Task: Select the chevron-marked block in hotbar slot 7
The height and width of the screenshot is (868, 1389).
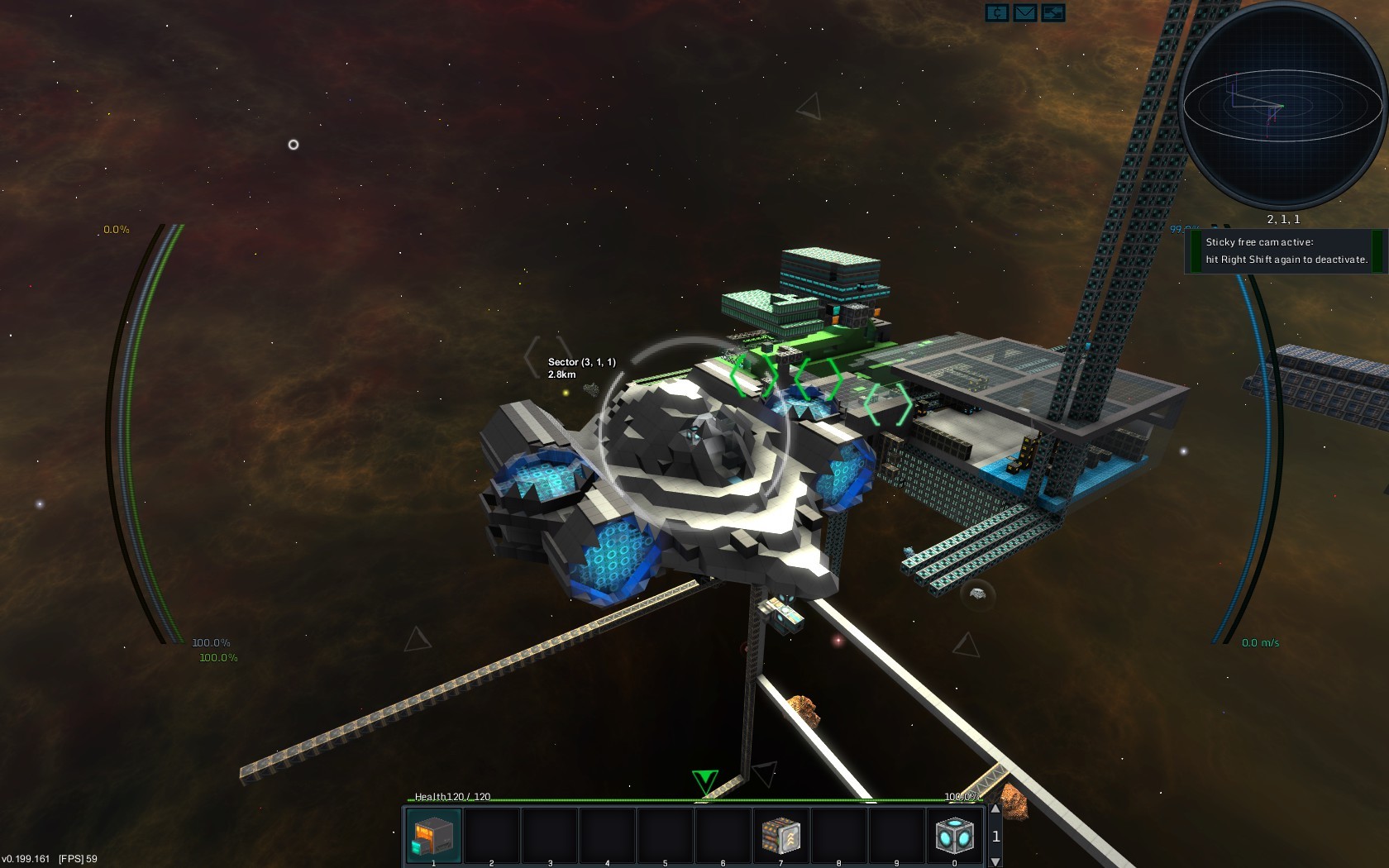Action: [780, 836]
